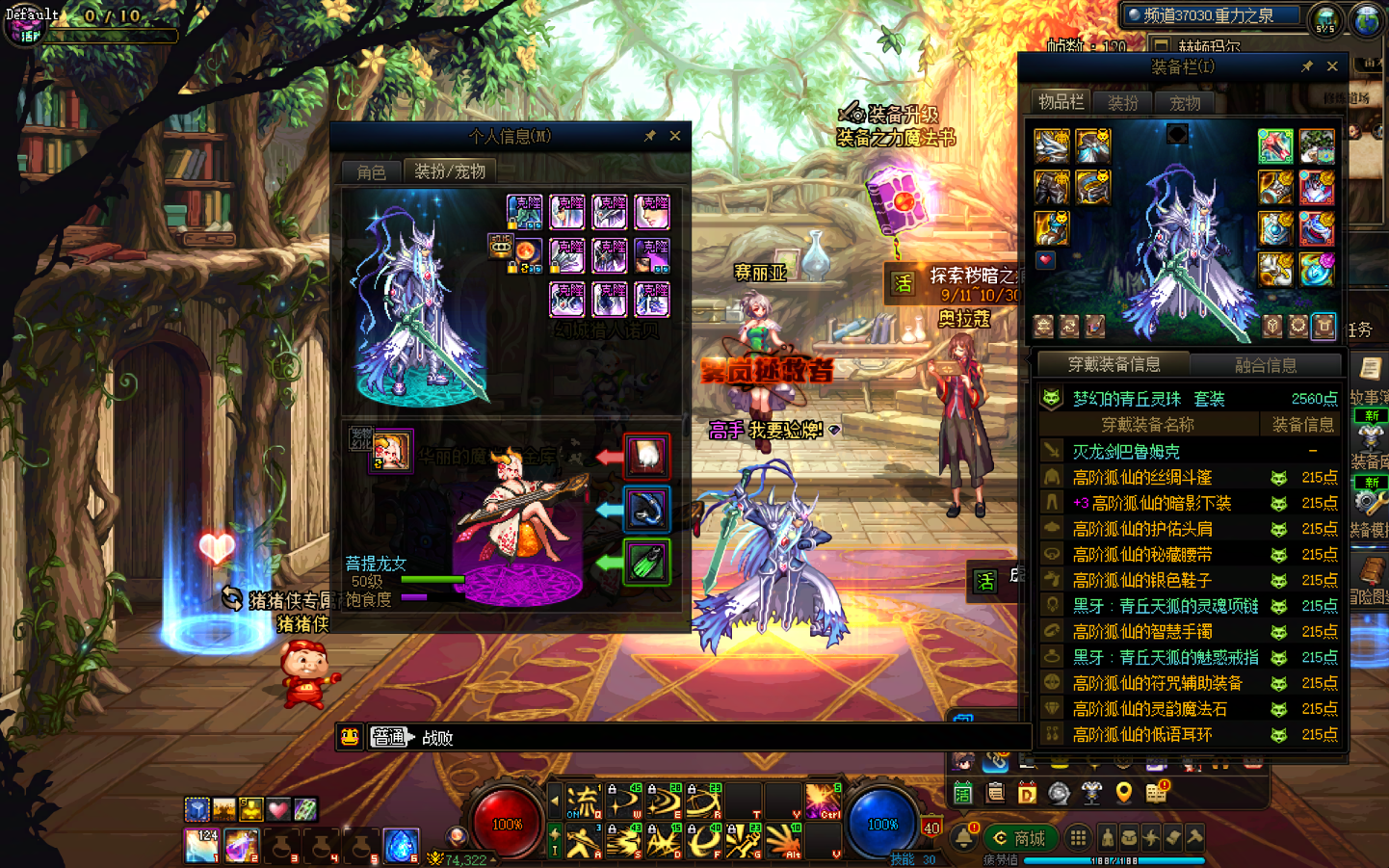Select the 高阶狐仙的丝绸斗篷 equipment row
The height and width of the screenshot is (868, 1389).
coord(1142,477)
